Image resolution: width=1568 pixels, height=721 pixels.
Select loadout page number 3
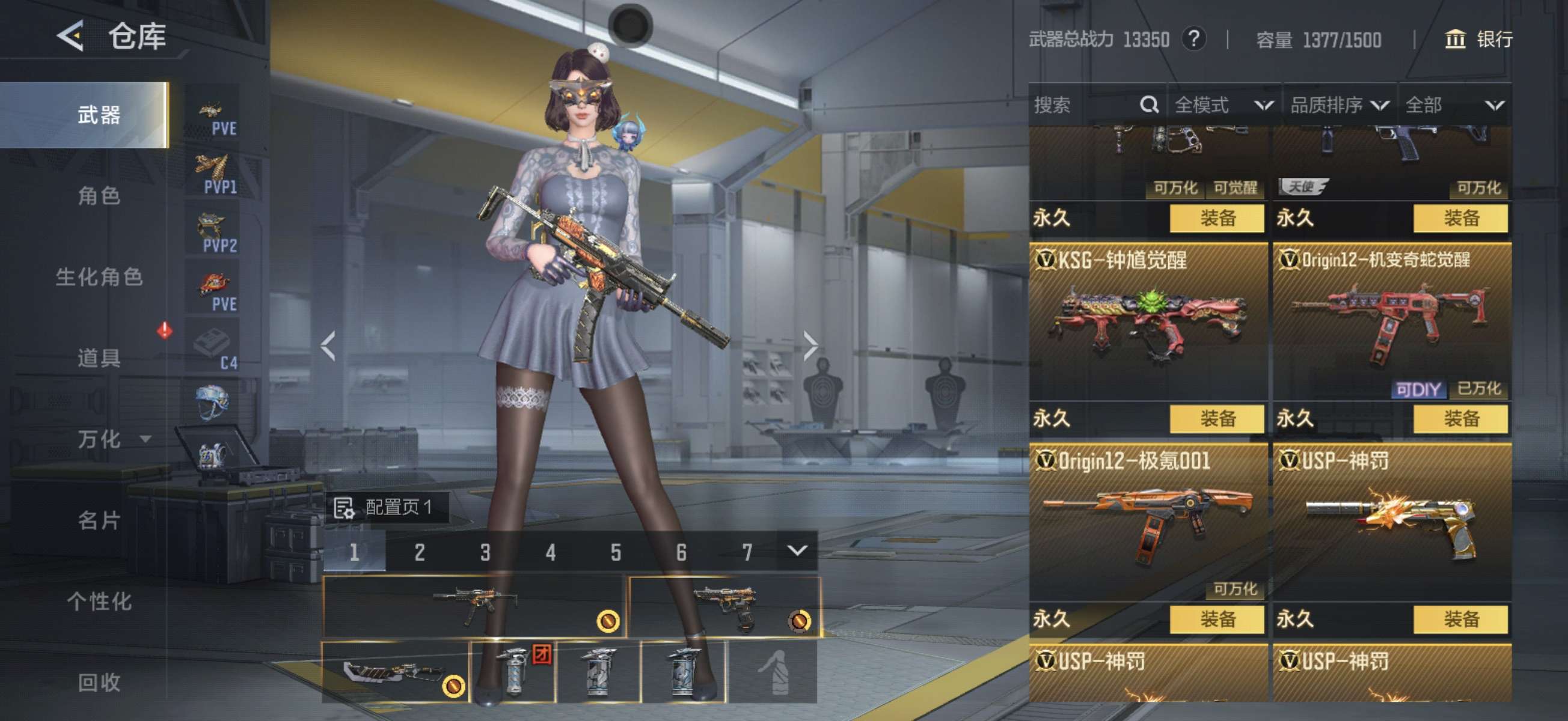[x=485, y=552]
